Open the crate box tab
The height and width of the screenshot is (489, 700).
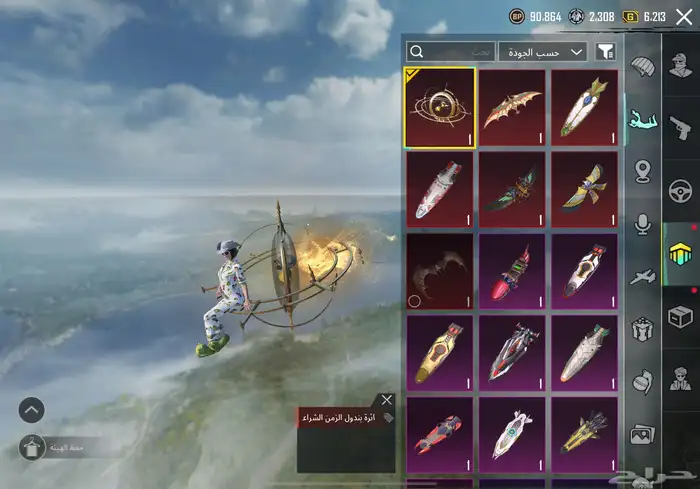[681, 317]
